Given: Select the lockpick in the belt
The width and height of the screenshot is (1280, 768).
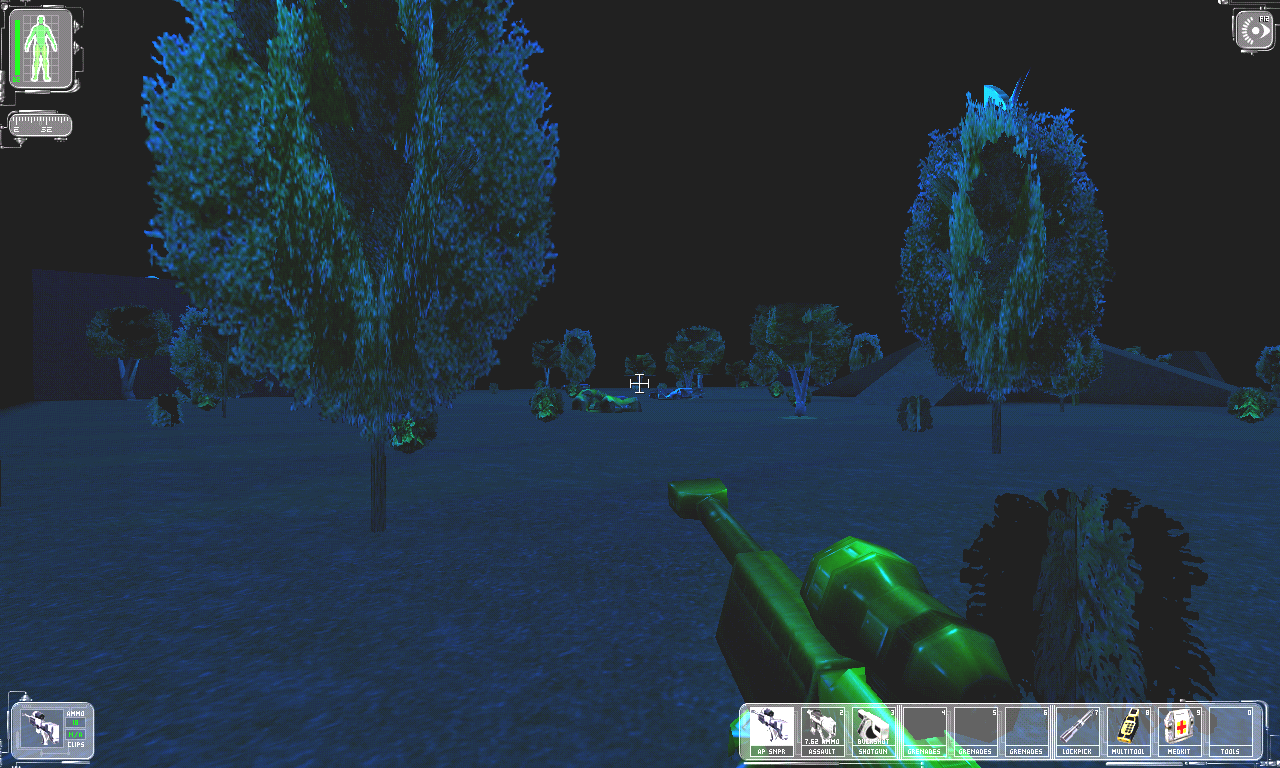Looking at the screenshot, I should [x=1078, y=731].
